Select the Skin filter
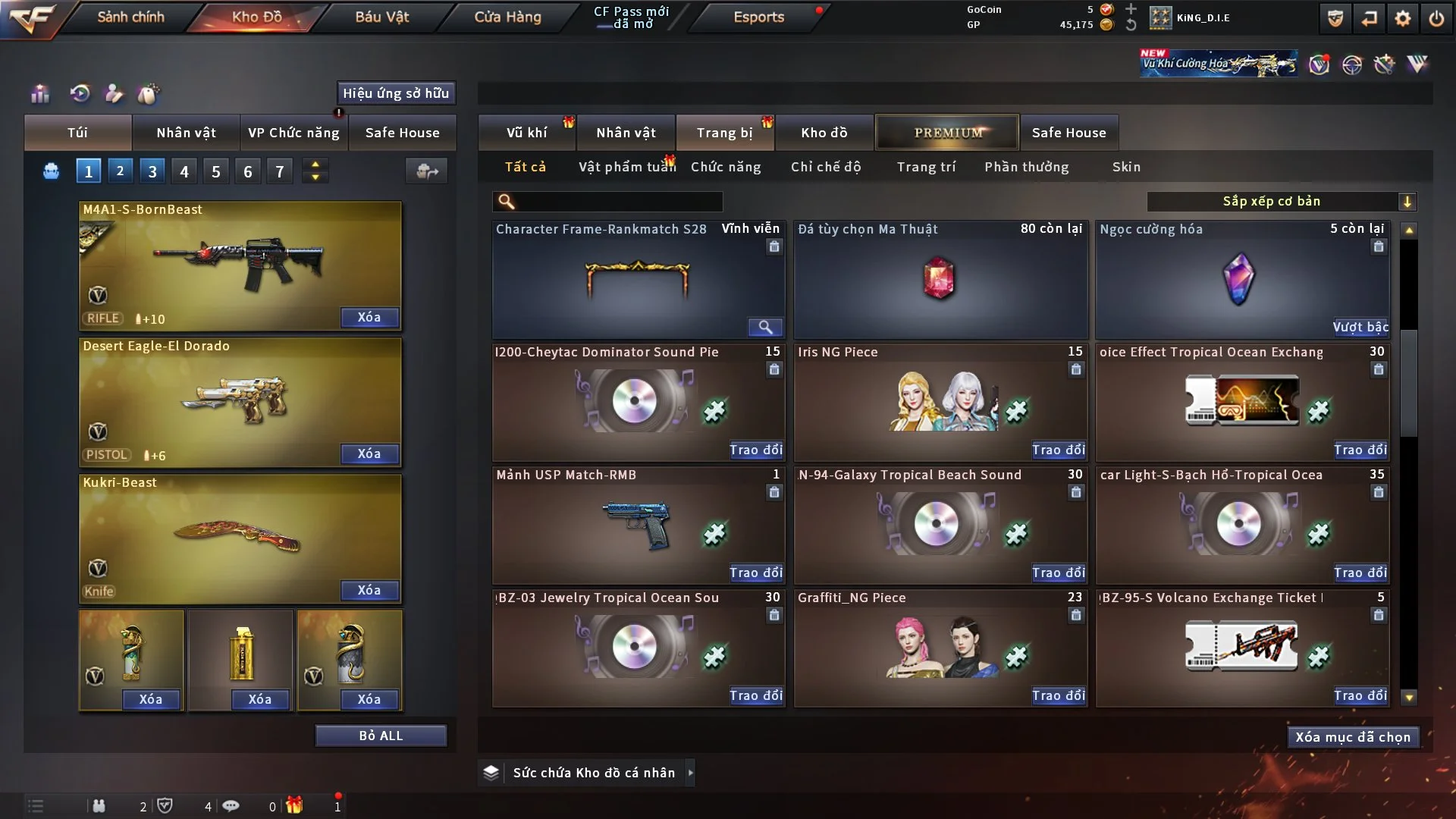 tap(1126, 167)
